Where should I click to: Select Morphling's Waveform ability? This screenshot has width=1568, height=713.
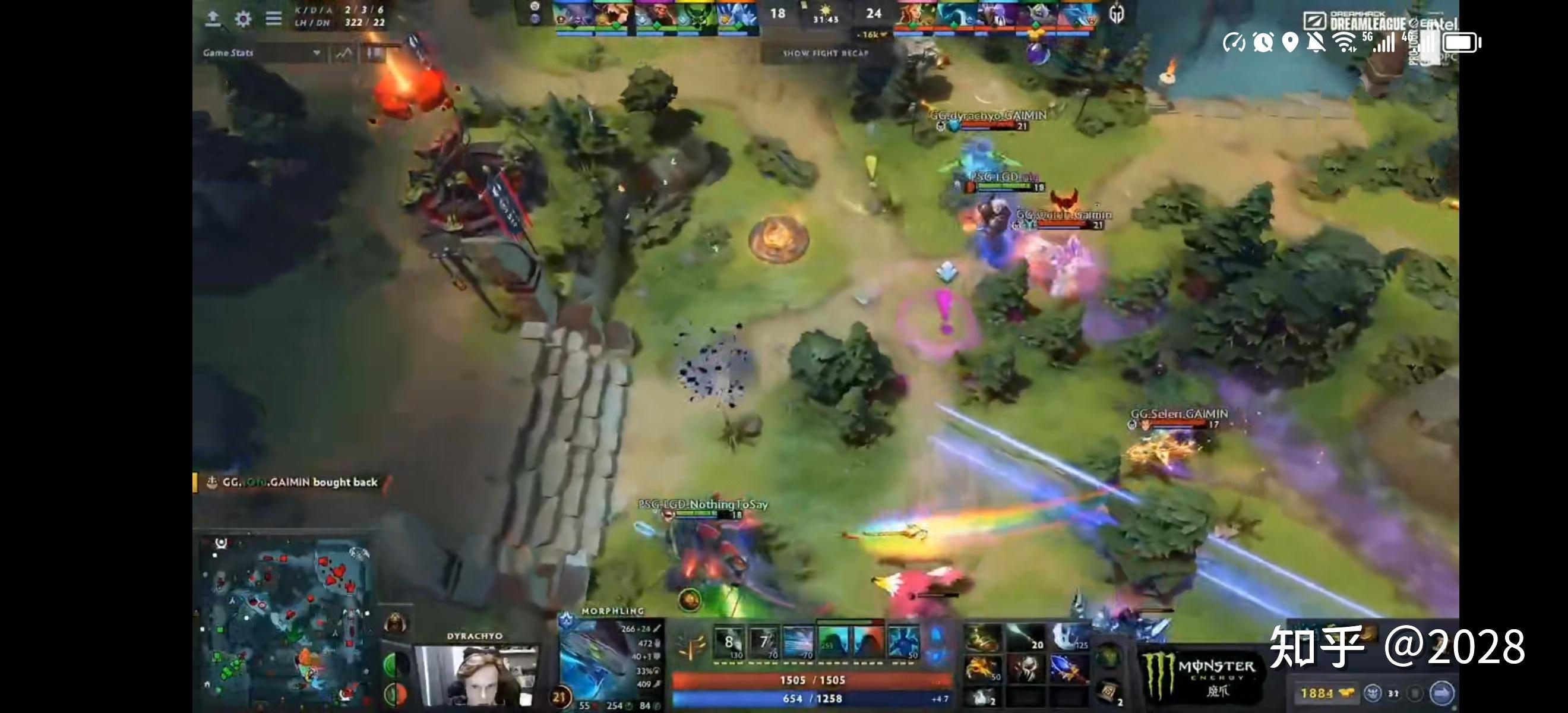click(x=729, y=643)
